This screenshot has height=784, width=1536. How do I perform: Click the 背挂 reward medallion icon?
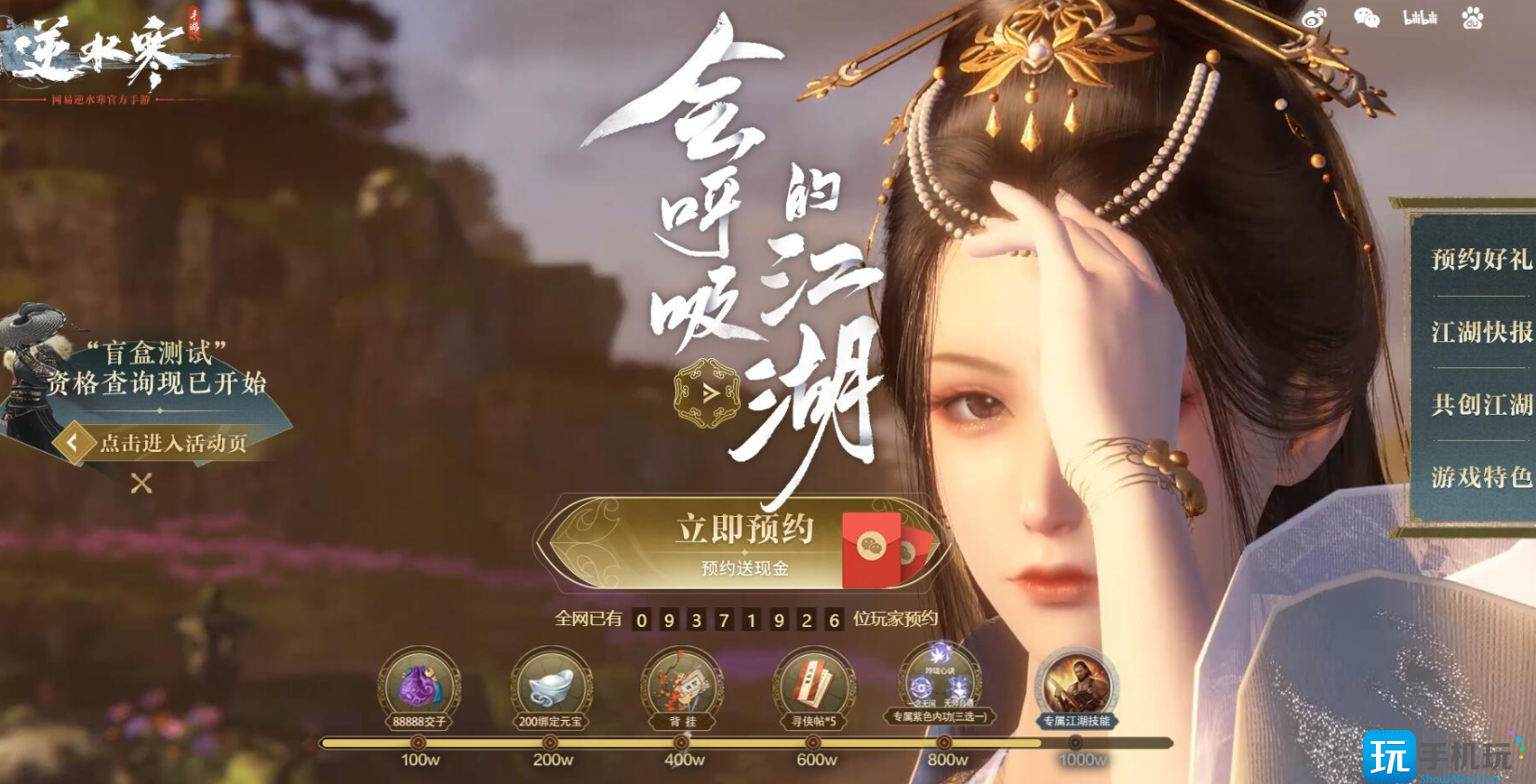tap(681, 685)
